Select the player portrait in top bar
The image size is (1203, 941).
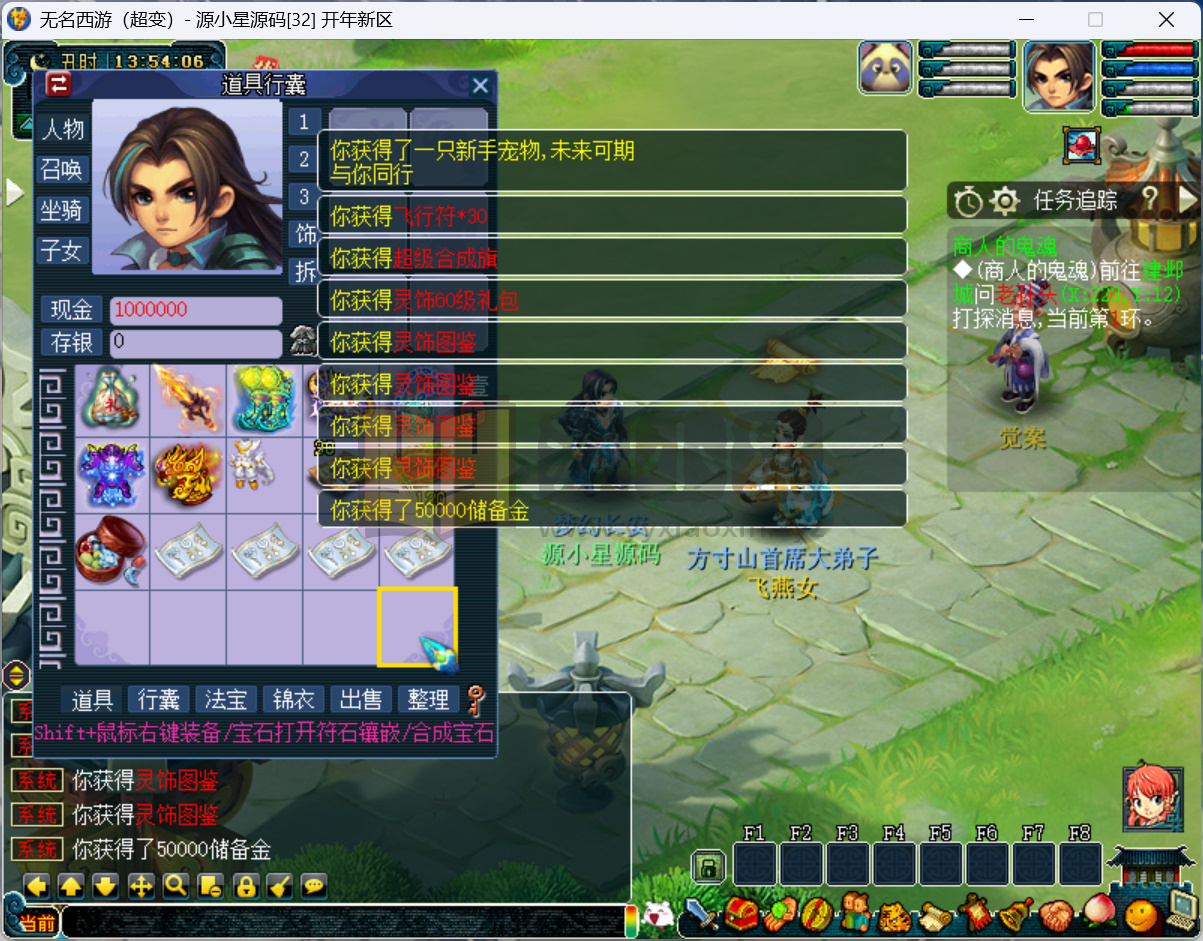point(1058,76)
